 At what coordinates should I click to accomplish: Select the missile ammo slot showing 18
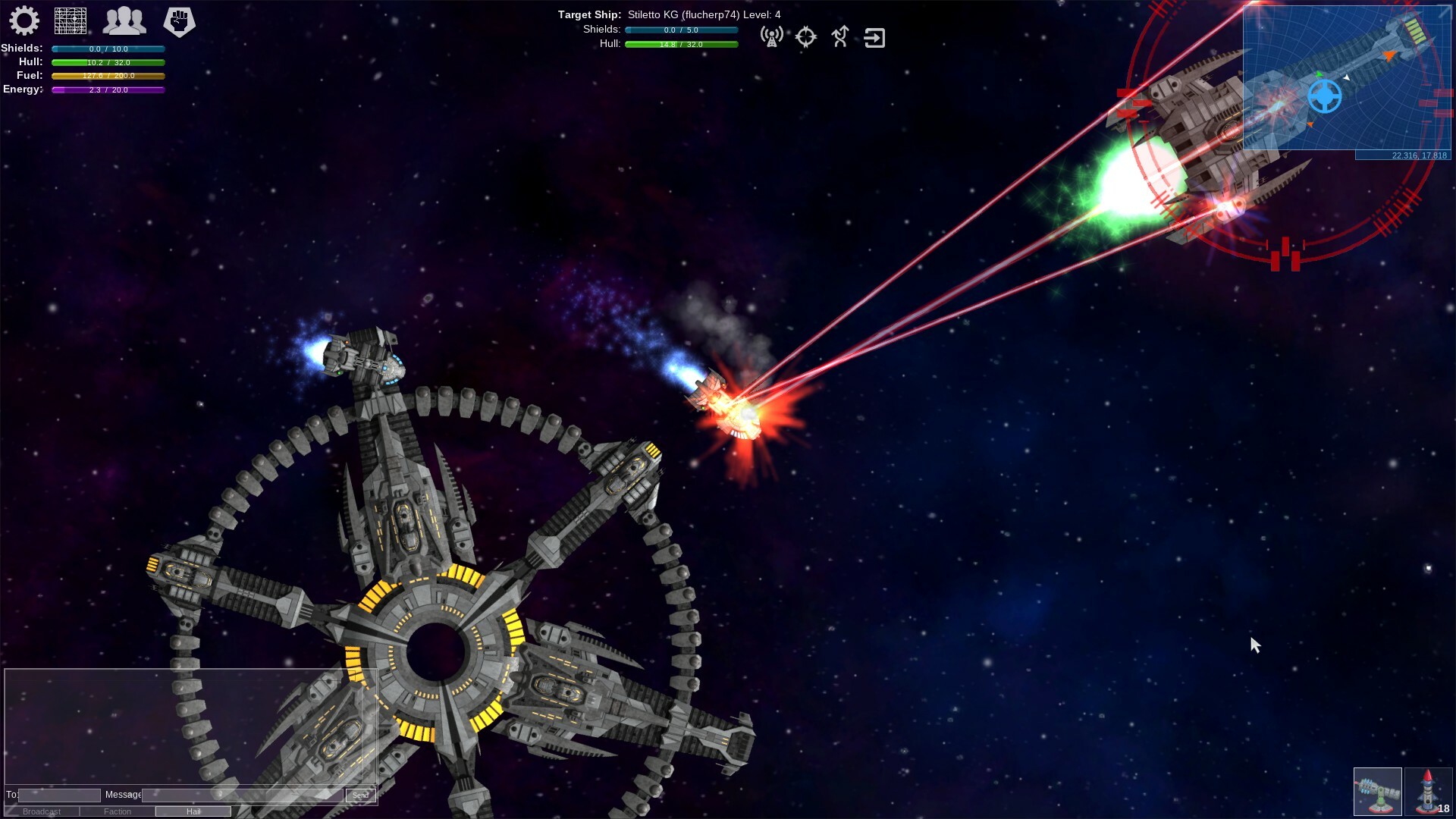[x=1428, y=791]
